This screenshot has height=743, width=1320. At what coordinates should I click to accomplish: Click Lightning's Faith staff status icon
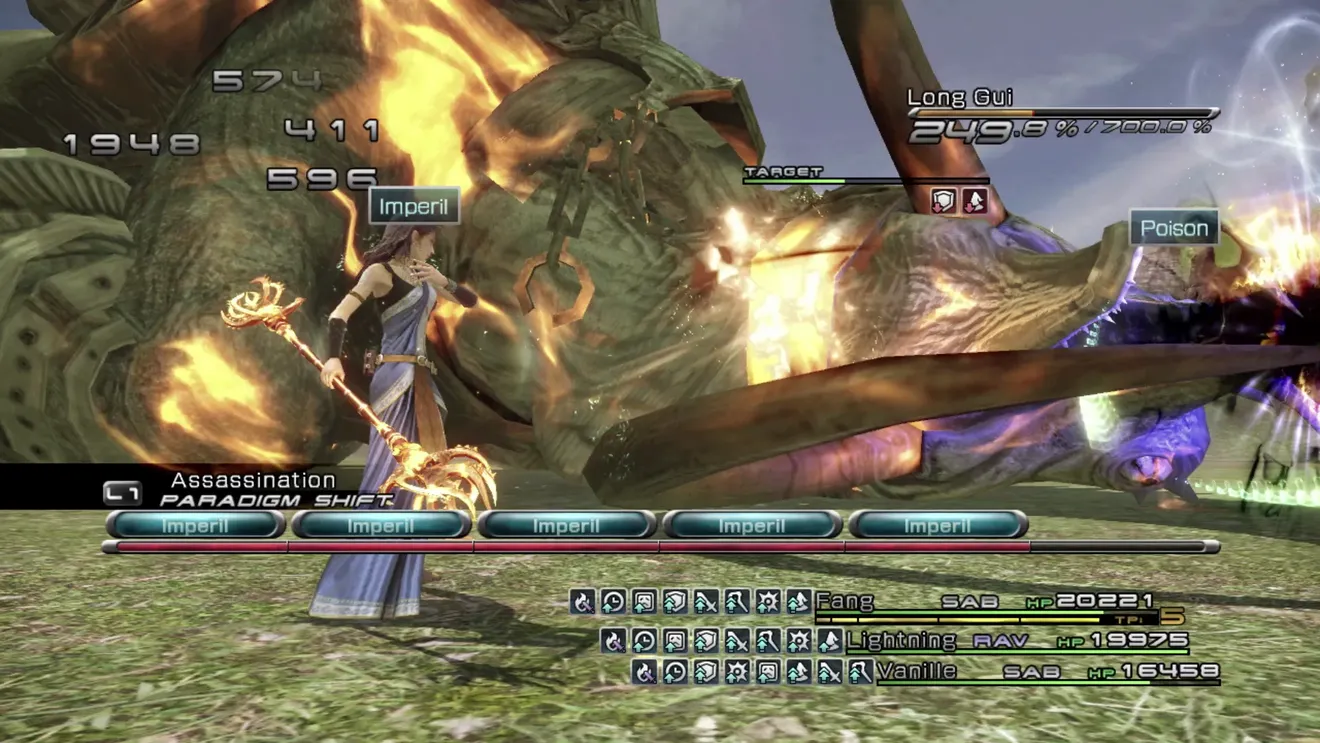[x=767, y=640]
